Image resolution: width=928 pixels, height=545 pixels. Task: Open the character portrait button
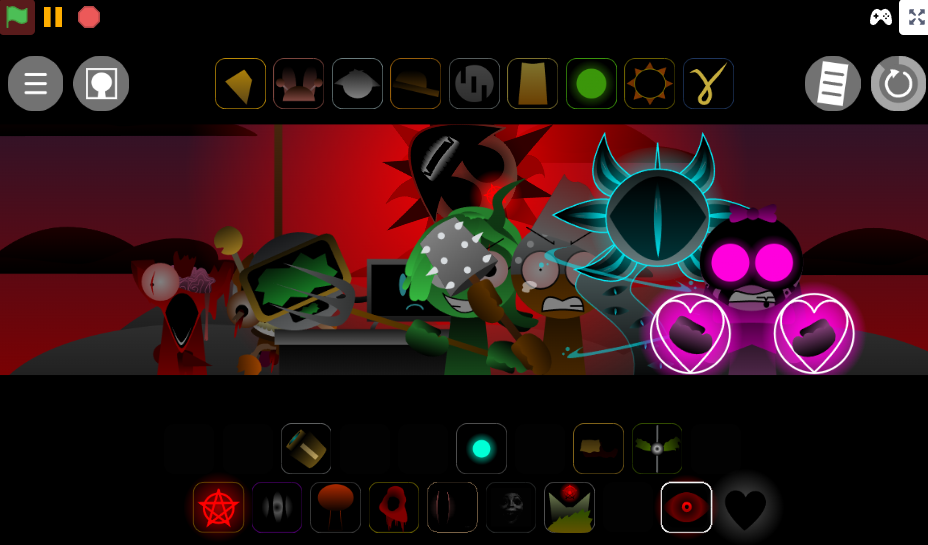(x=101, y=83)
